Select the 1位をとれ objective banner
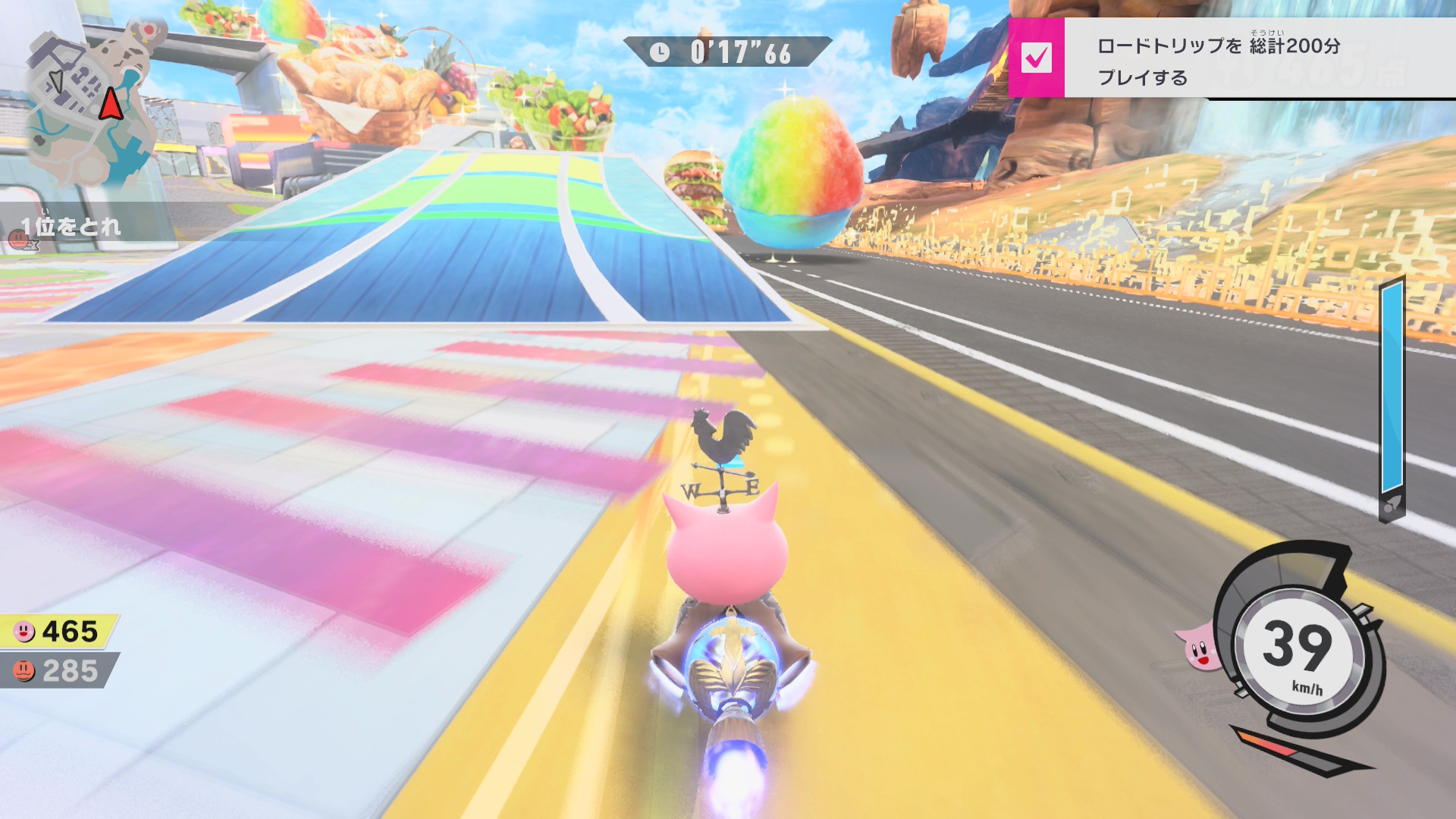 click(72, 226)
